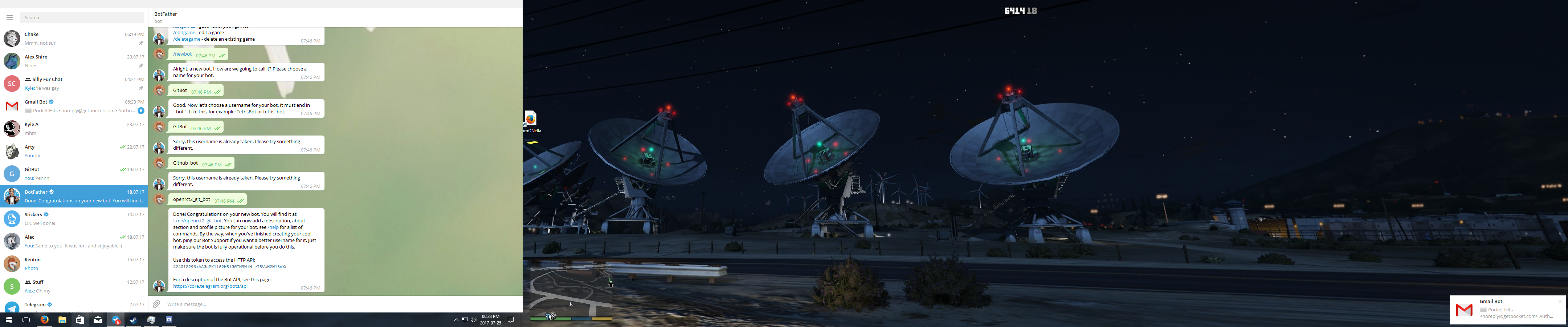Viewport: 1568px width, 327px height.
Task: Launch Steam from the taskbar
Action: tap(133, 319)
